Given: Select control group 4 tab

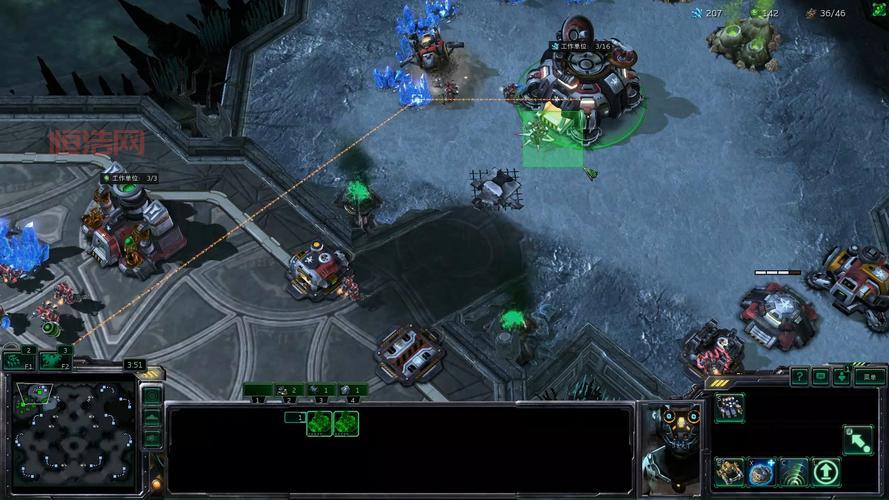Looking at the screenshot, I should (x=353, y=390).
